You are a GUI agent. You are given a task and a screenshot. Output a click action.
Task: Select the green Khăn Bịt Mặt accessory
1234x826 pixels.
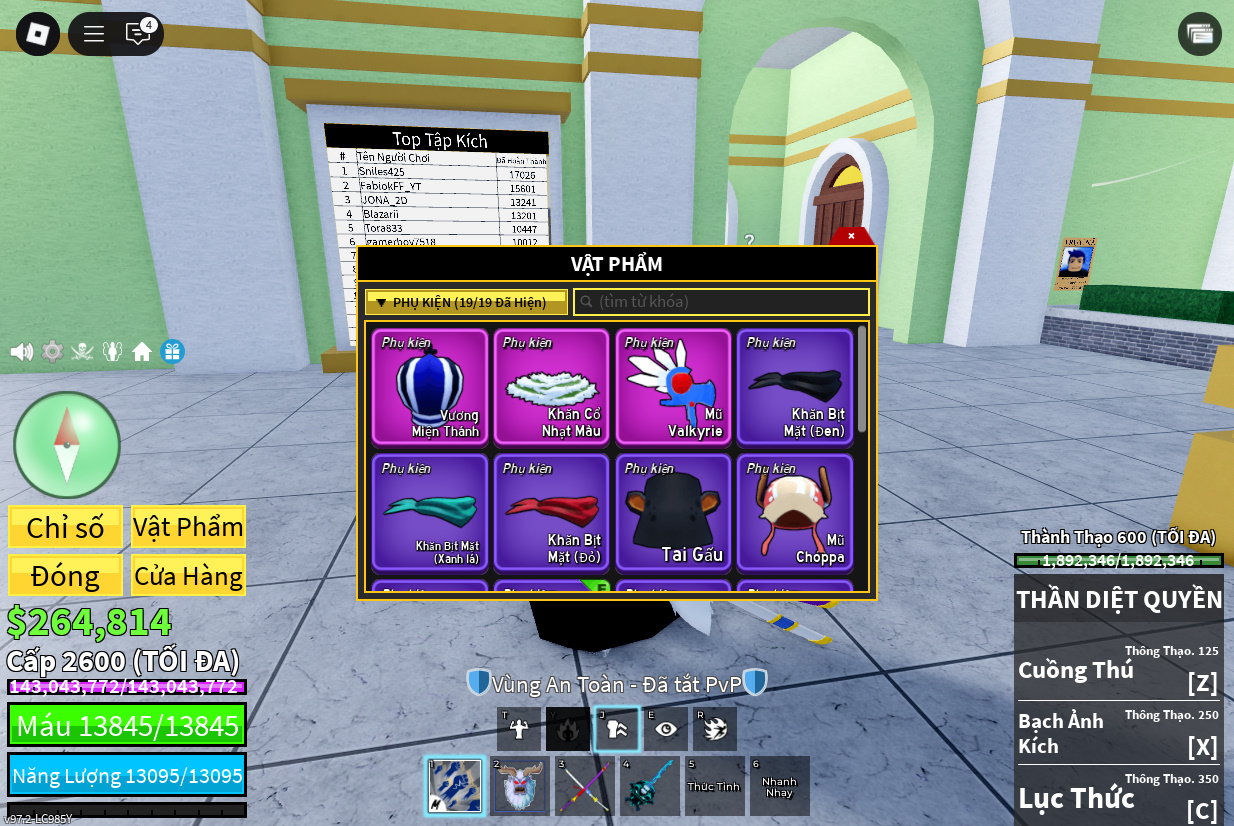(430, 512)
